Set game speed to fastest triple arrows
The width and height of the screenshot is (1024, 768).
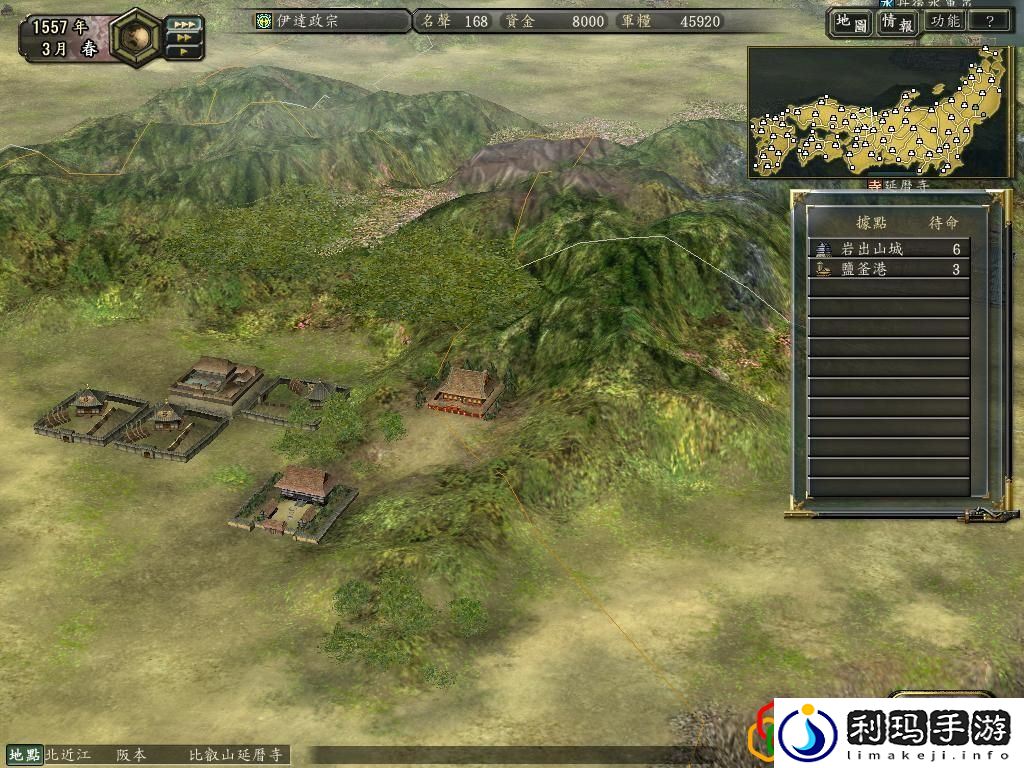click(x=185, y=23)
